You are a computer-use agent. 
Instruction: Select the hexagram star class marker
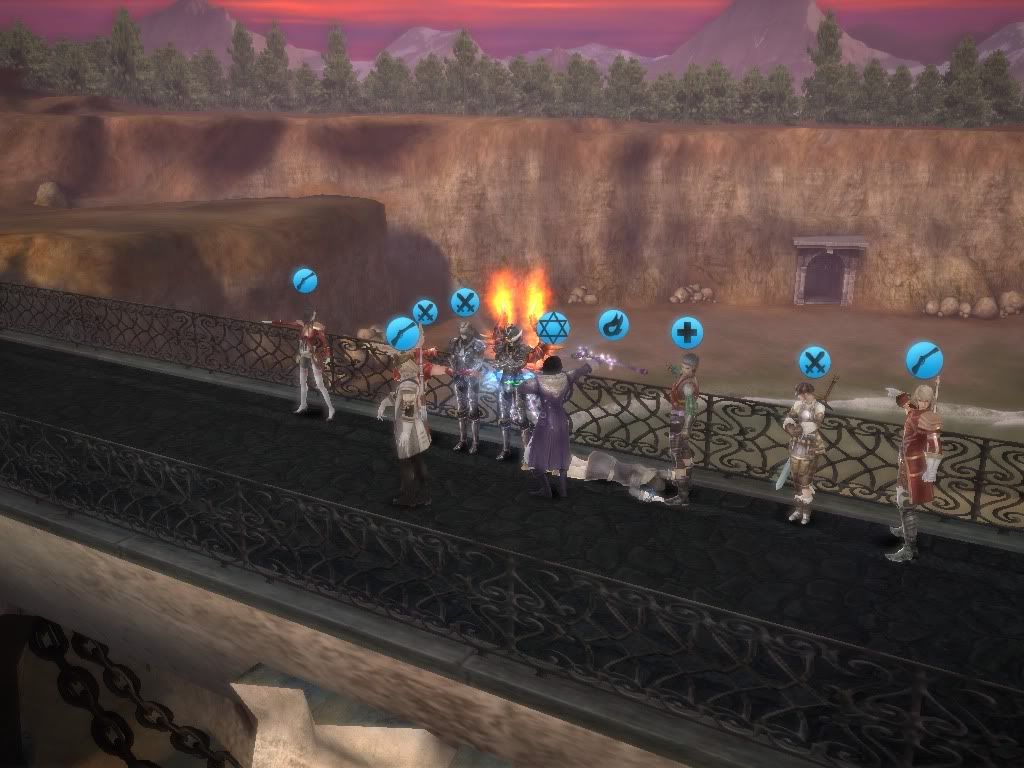coord(552,327)
